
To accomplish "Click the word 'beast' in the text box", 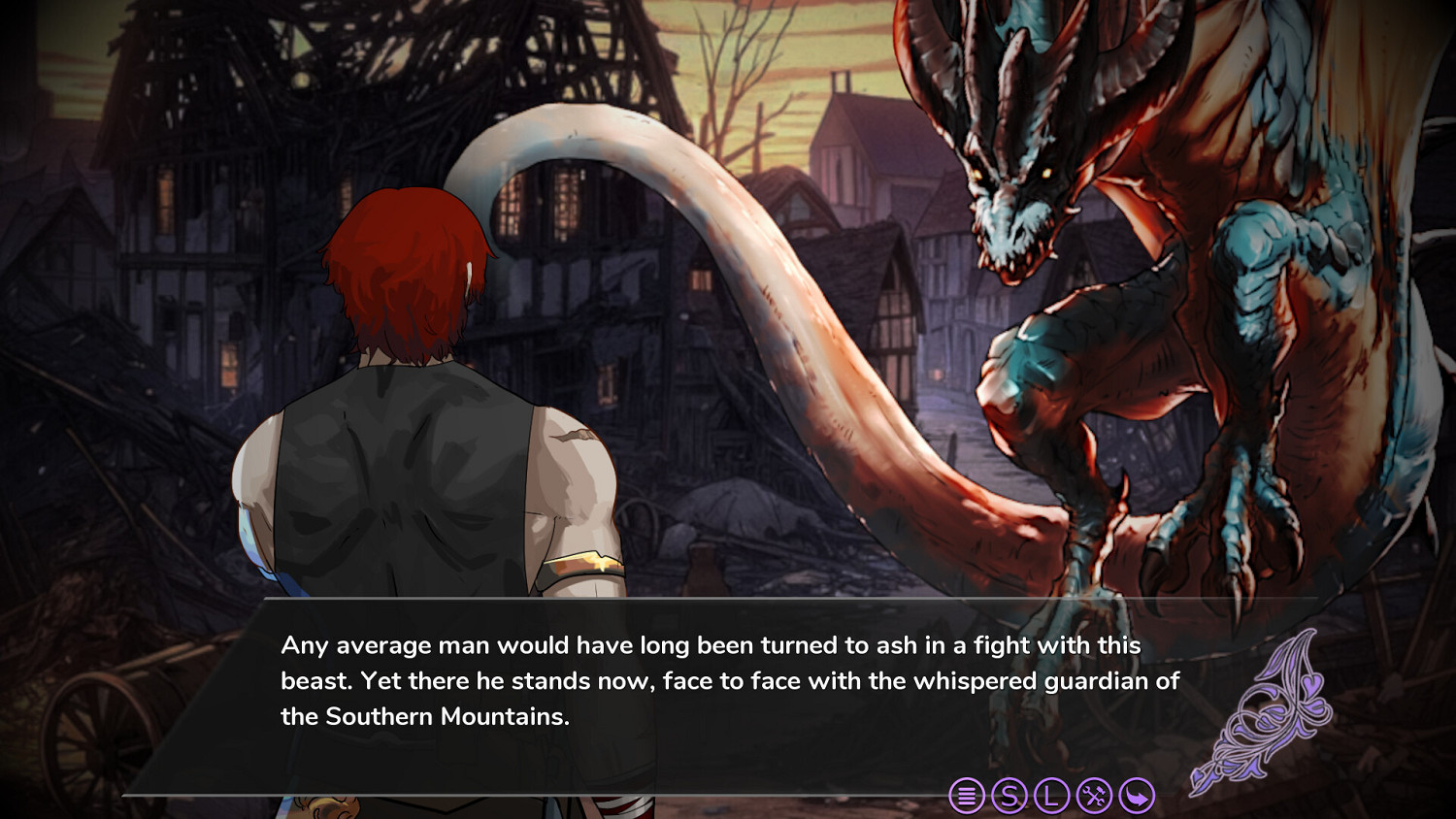I will [311, 682].
